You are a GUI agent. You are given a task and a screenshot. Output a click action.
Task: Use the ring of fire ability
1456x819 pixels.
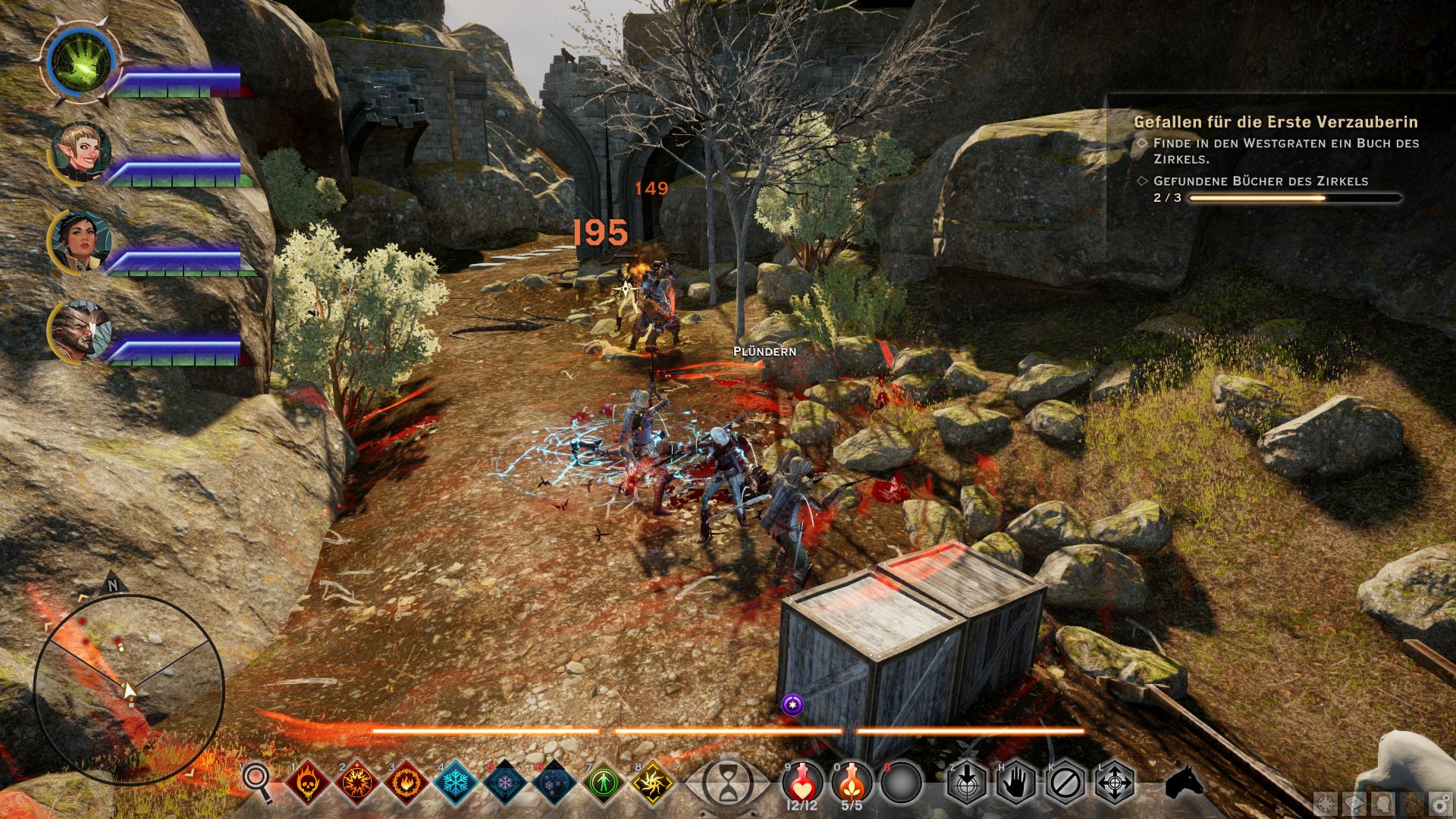coord(406,782)
